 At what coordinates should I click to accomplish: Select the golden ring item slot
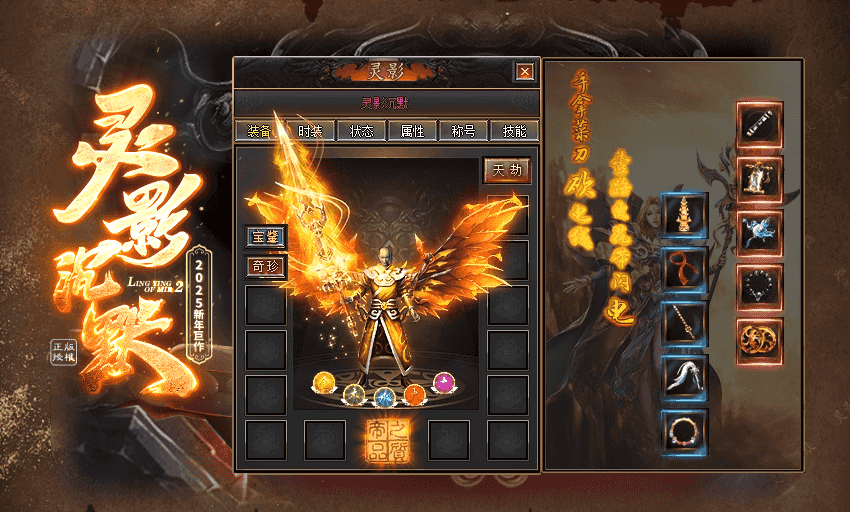coord(685,432)
